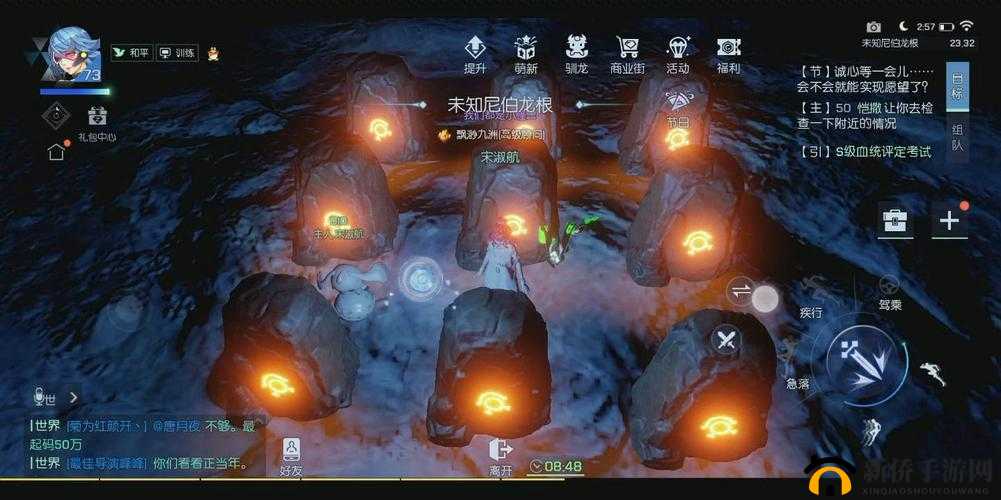Select the 训练 training button
This screenshot has width=1001, height=500.
click(178, 53)
